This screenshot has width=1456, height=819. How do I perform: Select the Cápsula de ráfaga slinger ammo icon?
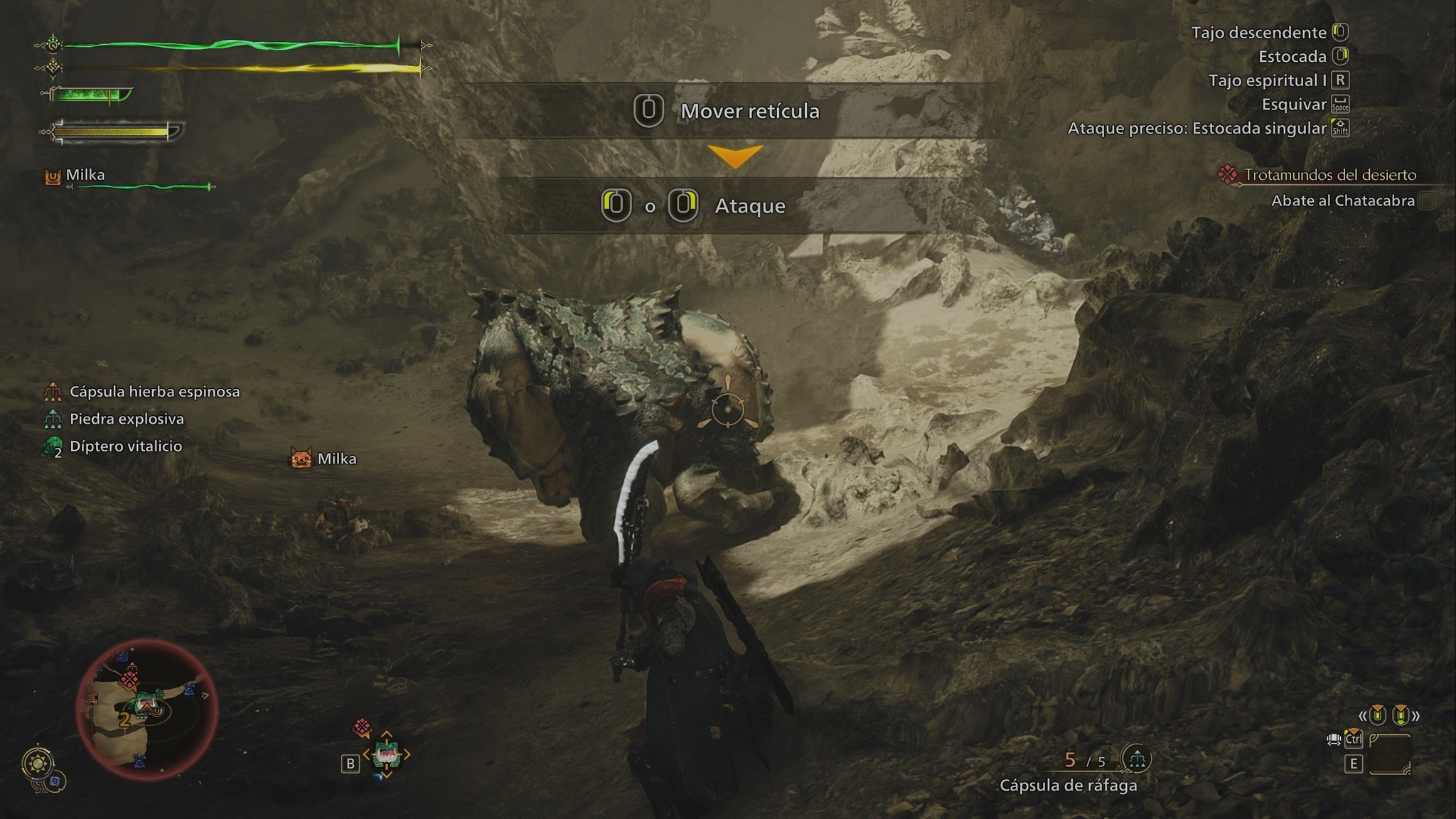tap(1136, 759)
